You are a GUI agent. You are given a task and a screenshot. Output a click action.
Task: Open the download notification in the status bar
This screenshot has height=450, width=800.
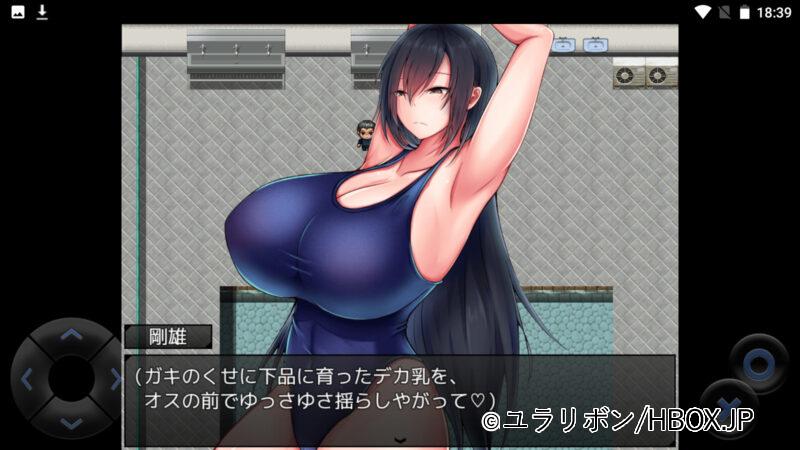(x=42, y=12)
